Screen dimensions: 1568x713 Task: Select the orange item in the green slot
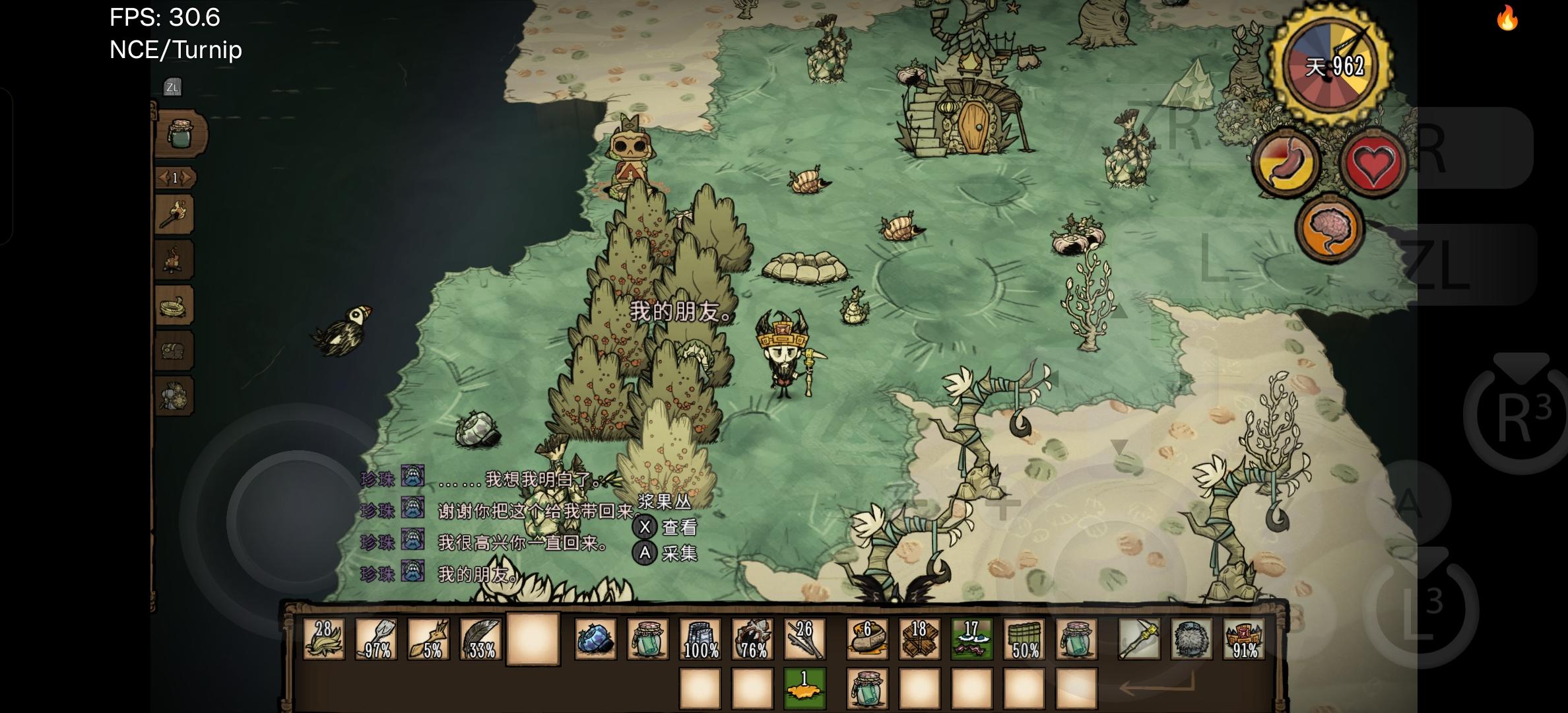click(x=804, y=688)
